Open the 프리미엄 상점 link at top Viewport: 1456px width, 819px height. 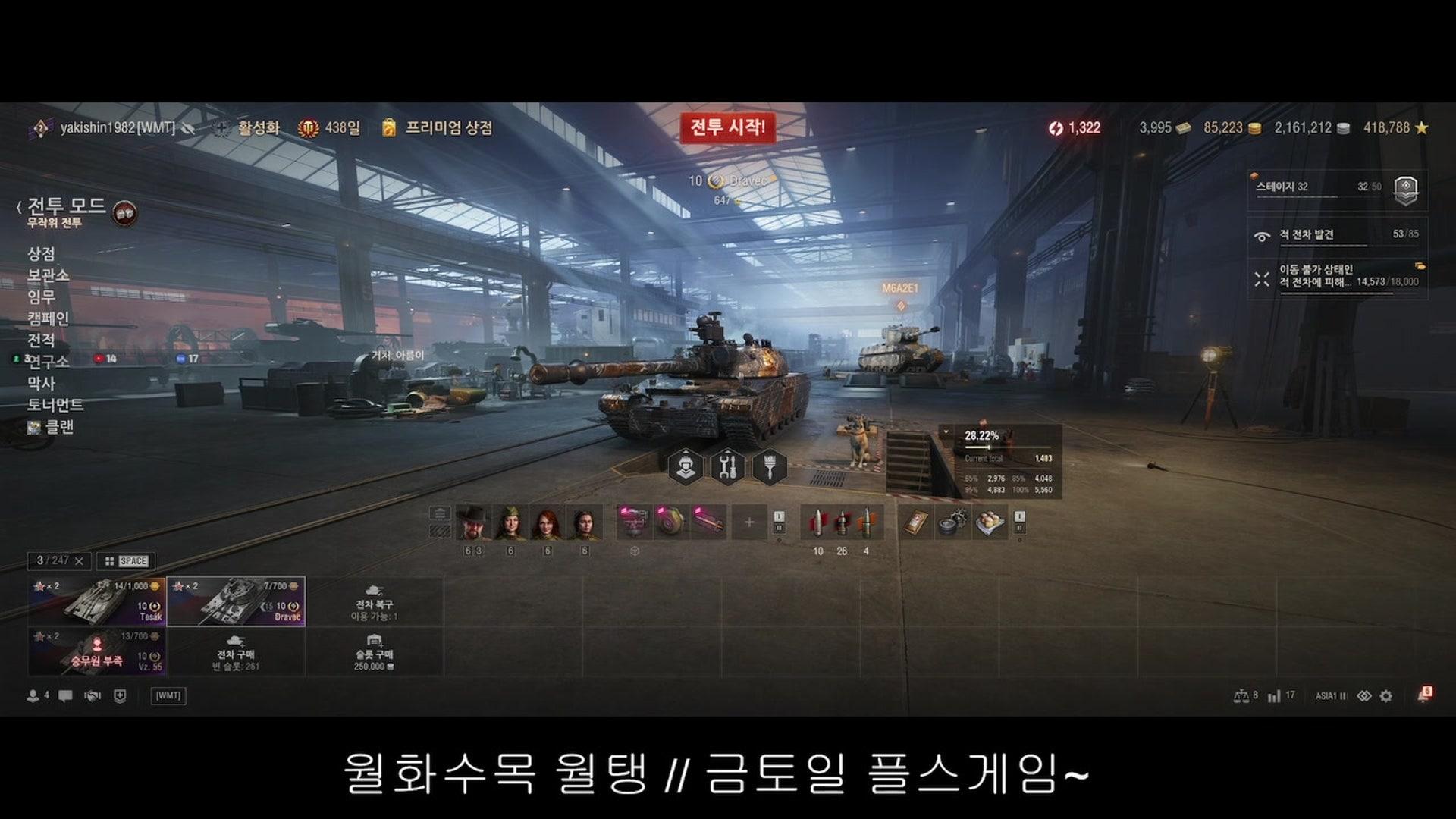pyautogui.click(x=447, y=130)
